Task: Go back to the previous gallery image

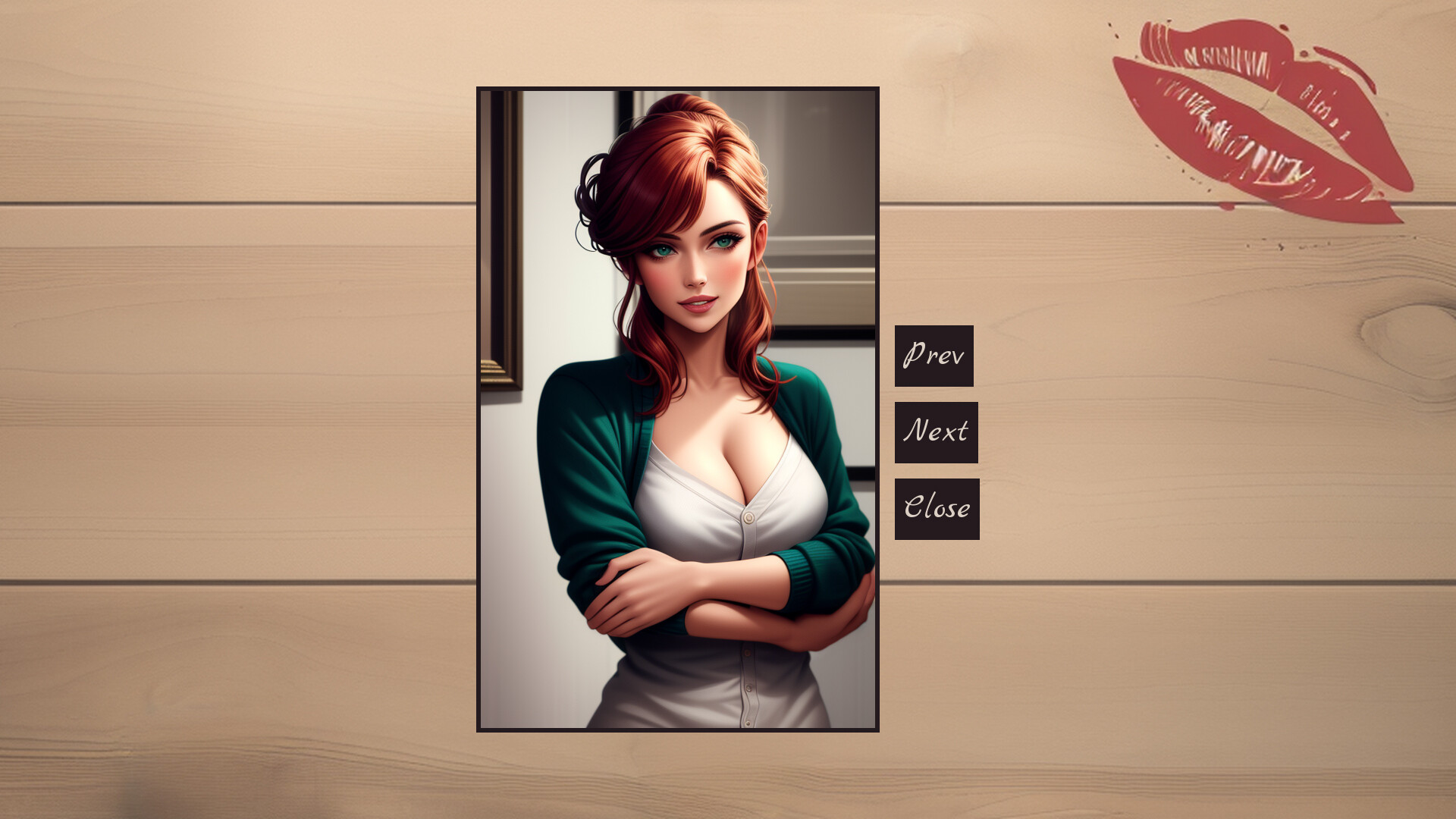Action: pyautogui.click(x=934, y=355)
